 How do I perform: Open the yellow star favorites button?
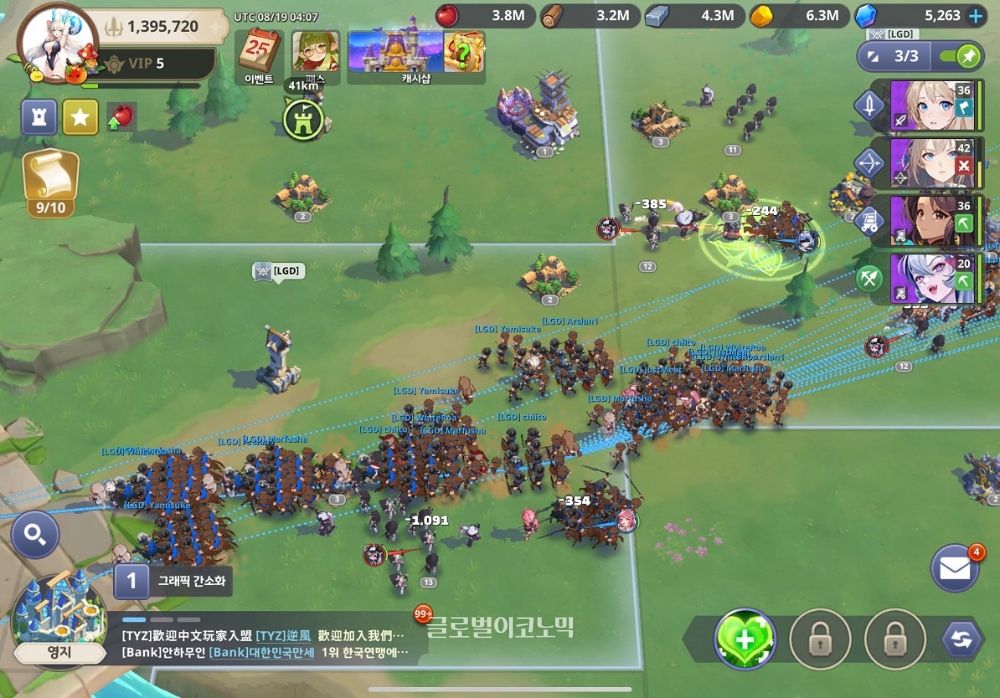pos(80,117)
